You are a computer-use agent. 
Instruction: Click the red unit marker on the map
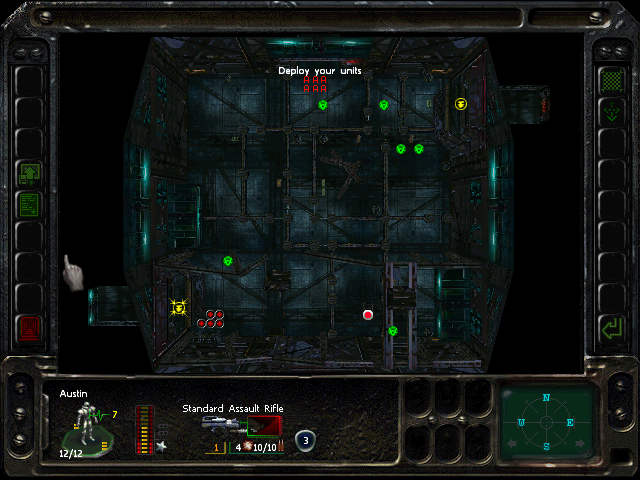(368, 314)
